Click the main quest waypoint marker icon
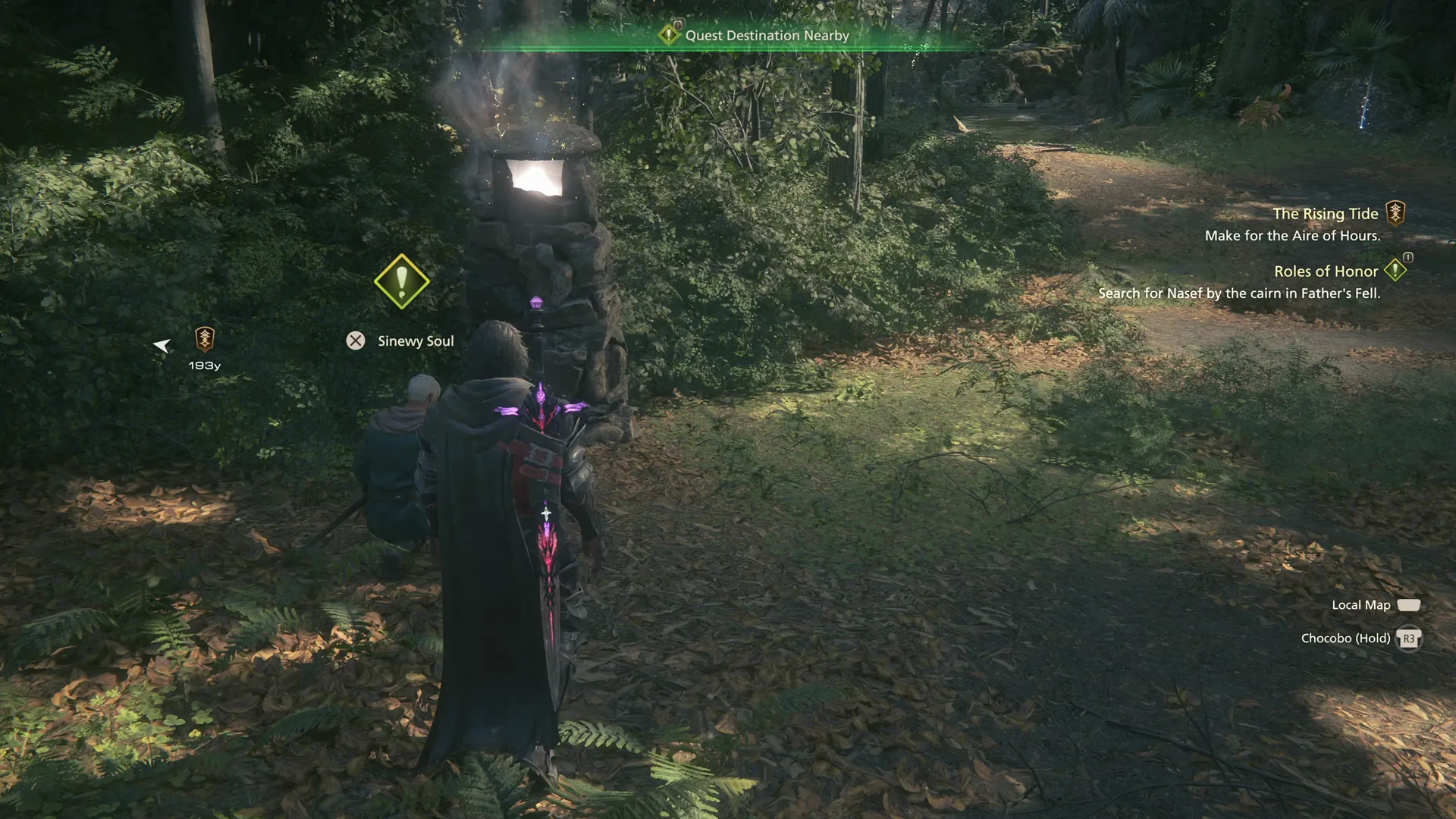The width and height of the screenshot is (1456, 819). [204, 338]
